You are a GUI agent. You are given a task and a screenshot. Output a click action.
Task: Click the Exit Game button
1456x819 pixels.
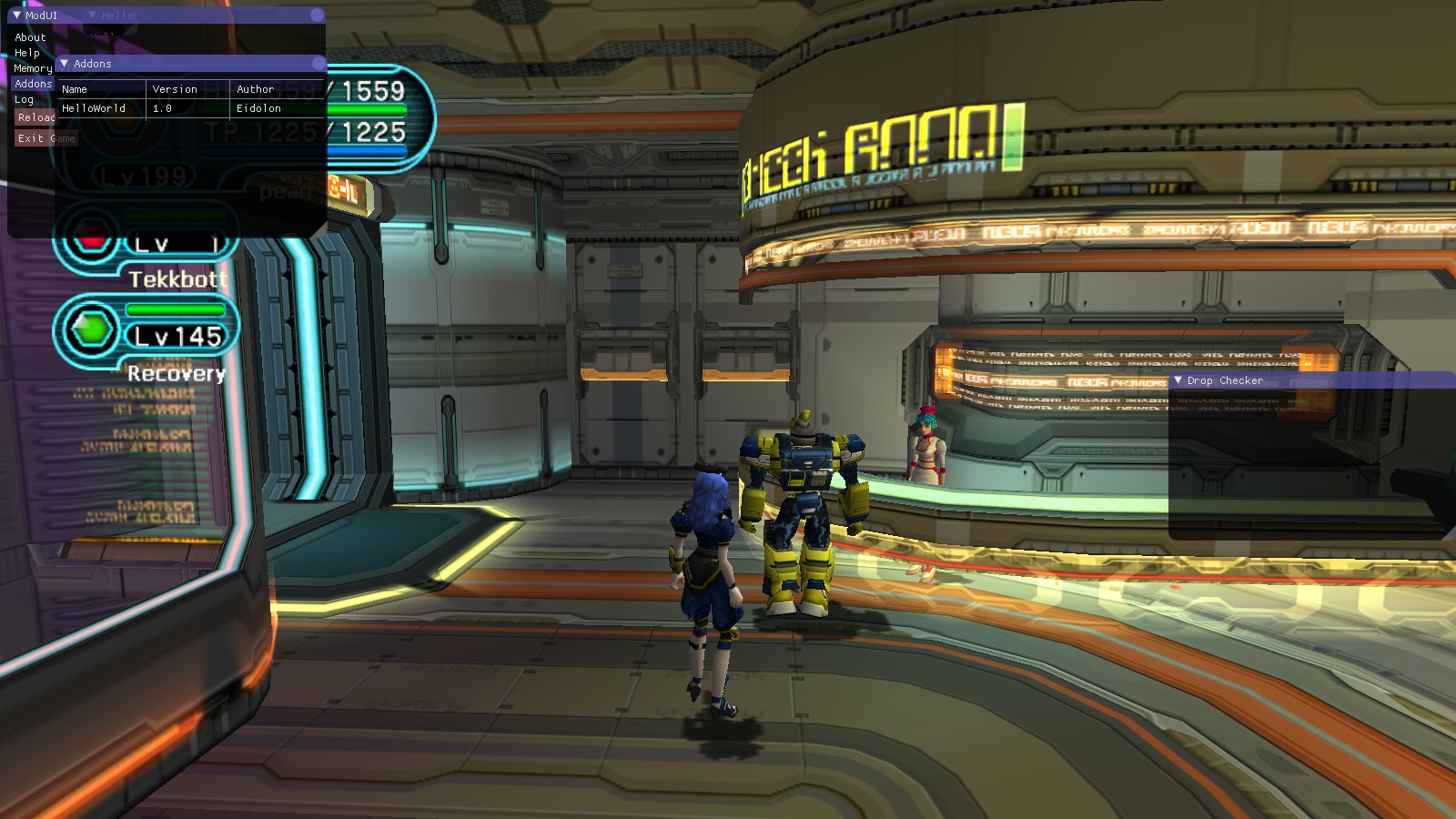click(x=45, y=138)
